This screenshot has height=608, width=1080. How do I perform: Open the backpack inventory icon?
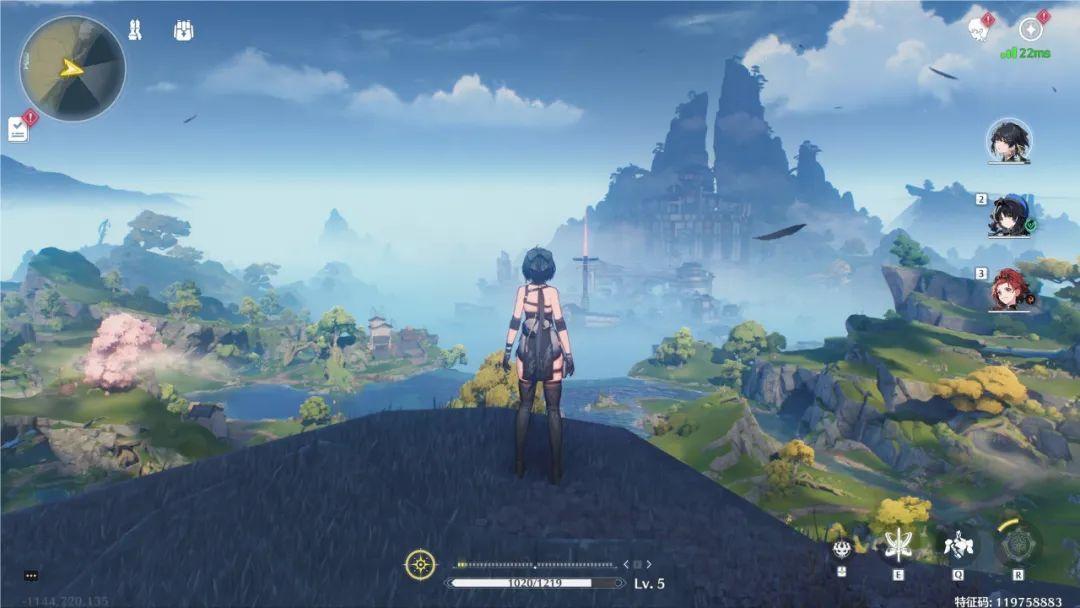click(x=183, y=30)
